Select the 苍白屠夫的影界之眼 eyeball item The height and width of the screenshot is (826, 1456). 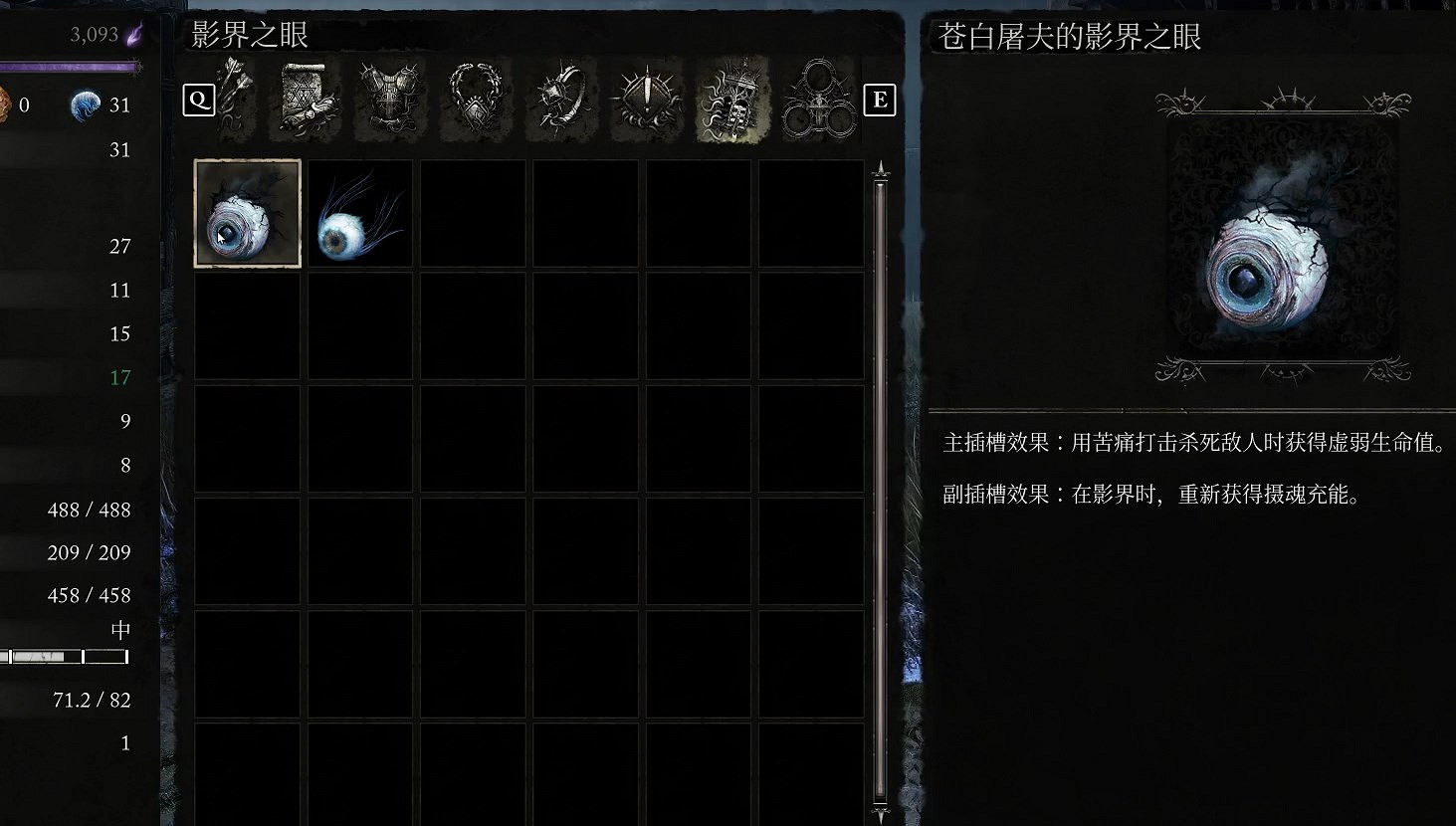[247, 212]
